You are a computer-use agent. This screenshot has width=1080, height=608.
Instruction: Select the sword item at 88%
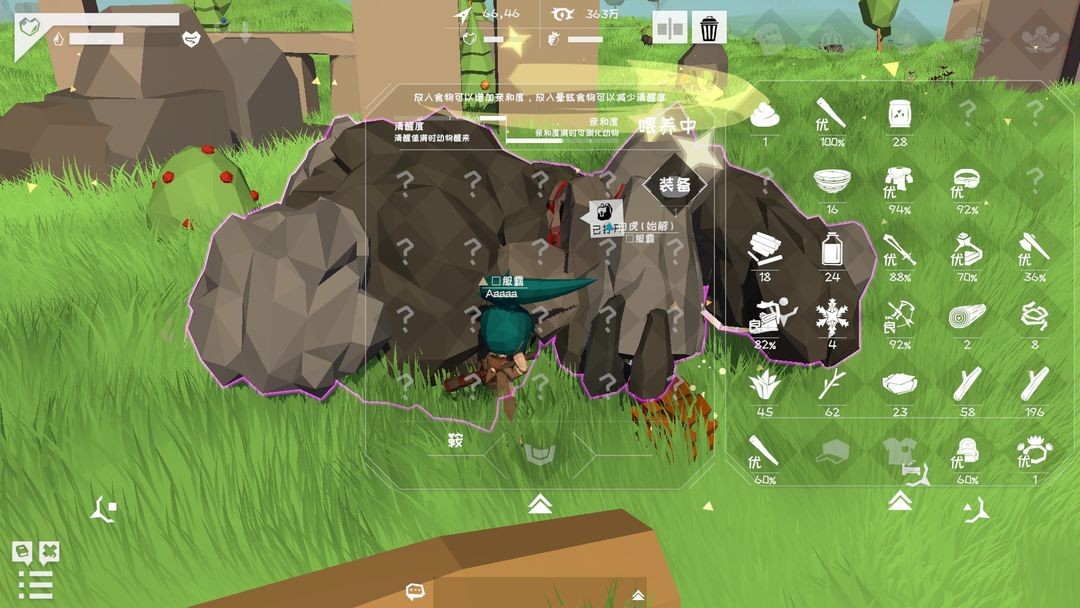pos(899,249)
